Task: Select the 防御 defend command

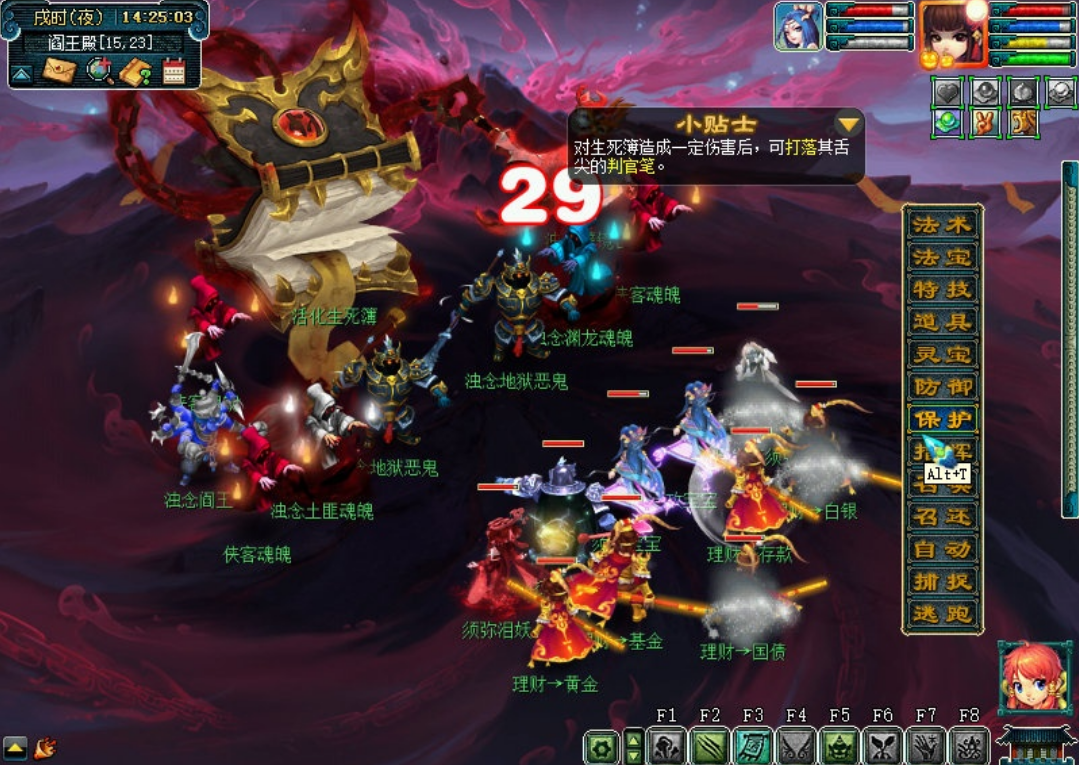Action: point(942,386)
